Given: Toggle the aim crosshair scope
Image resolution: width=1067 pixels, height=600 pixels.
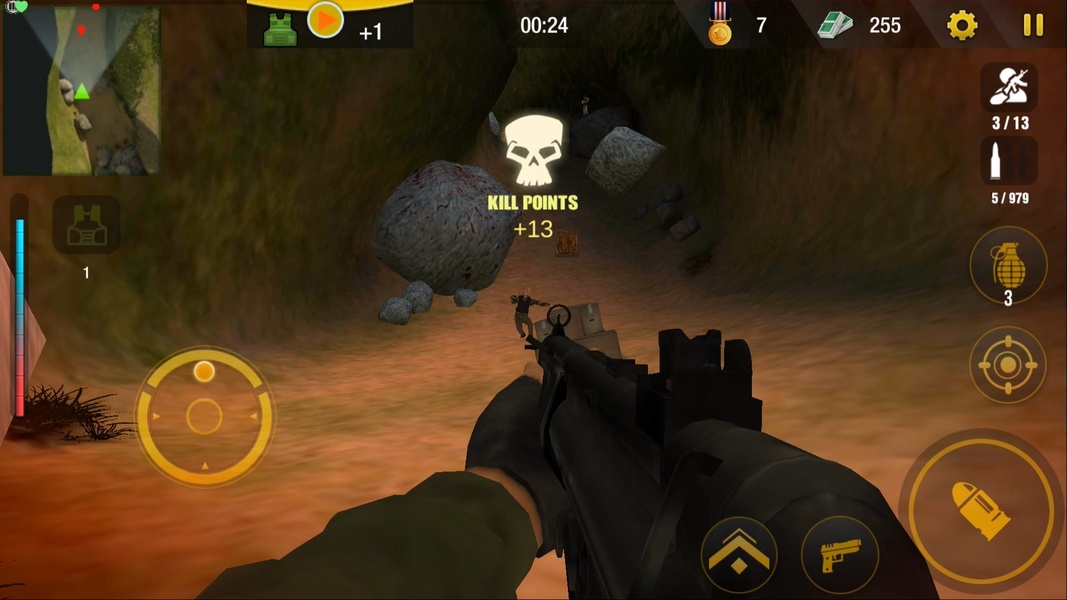Looking at the screenshot, I should coord(1007,365).
